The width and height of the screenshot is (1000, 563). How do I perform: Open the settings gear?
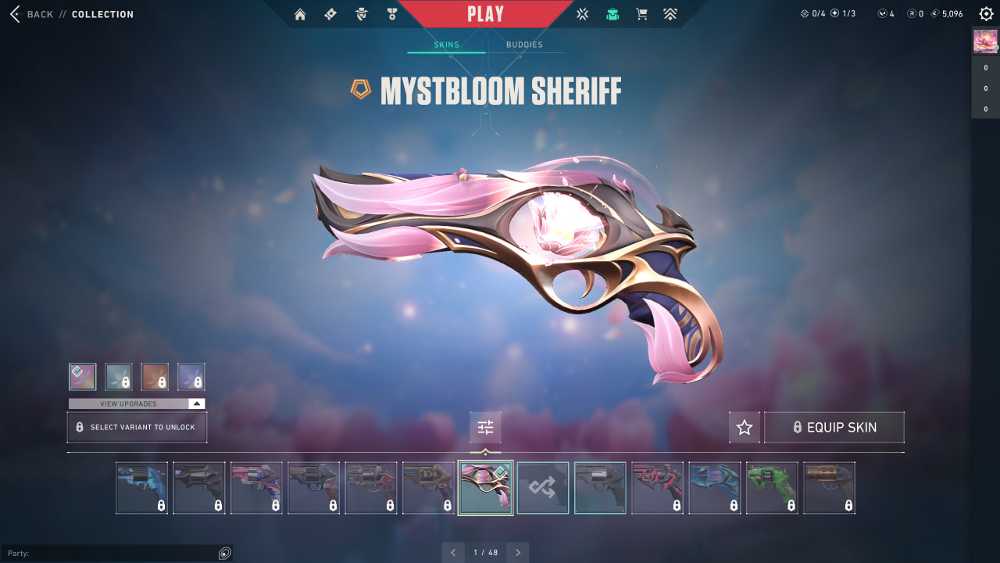coord(984,14)
